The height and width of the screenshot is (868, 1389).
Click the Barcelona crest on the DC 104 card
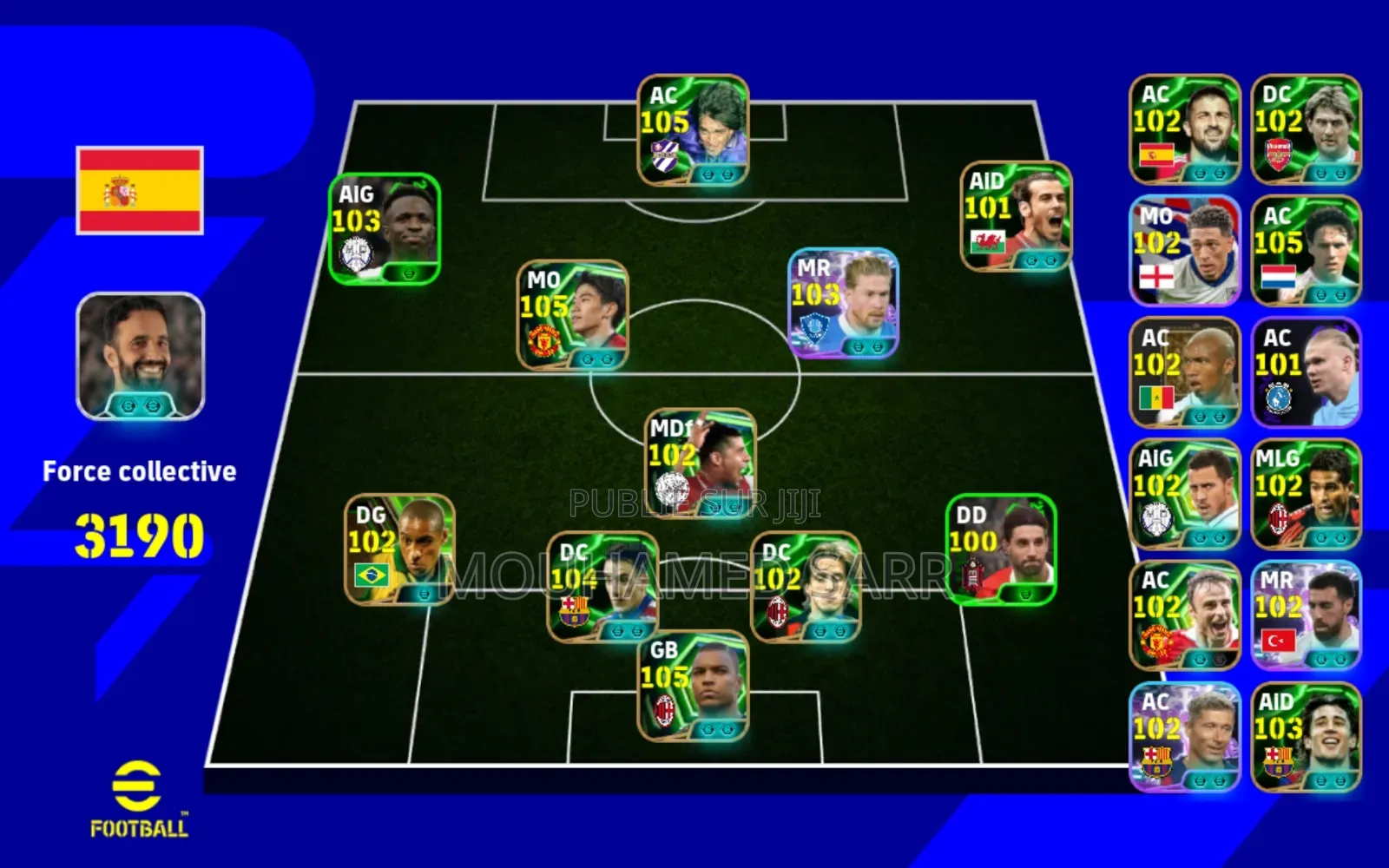click(574, 610)
